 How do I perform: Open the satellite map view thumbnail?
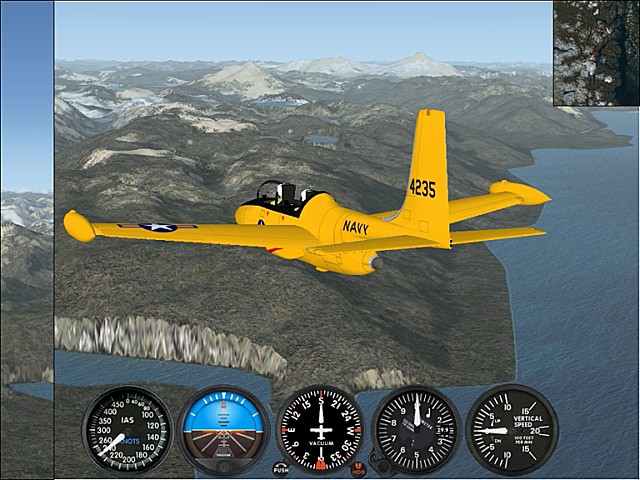tap(596, 53)
